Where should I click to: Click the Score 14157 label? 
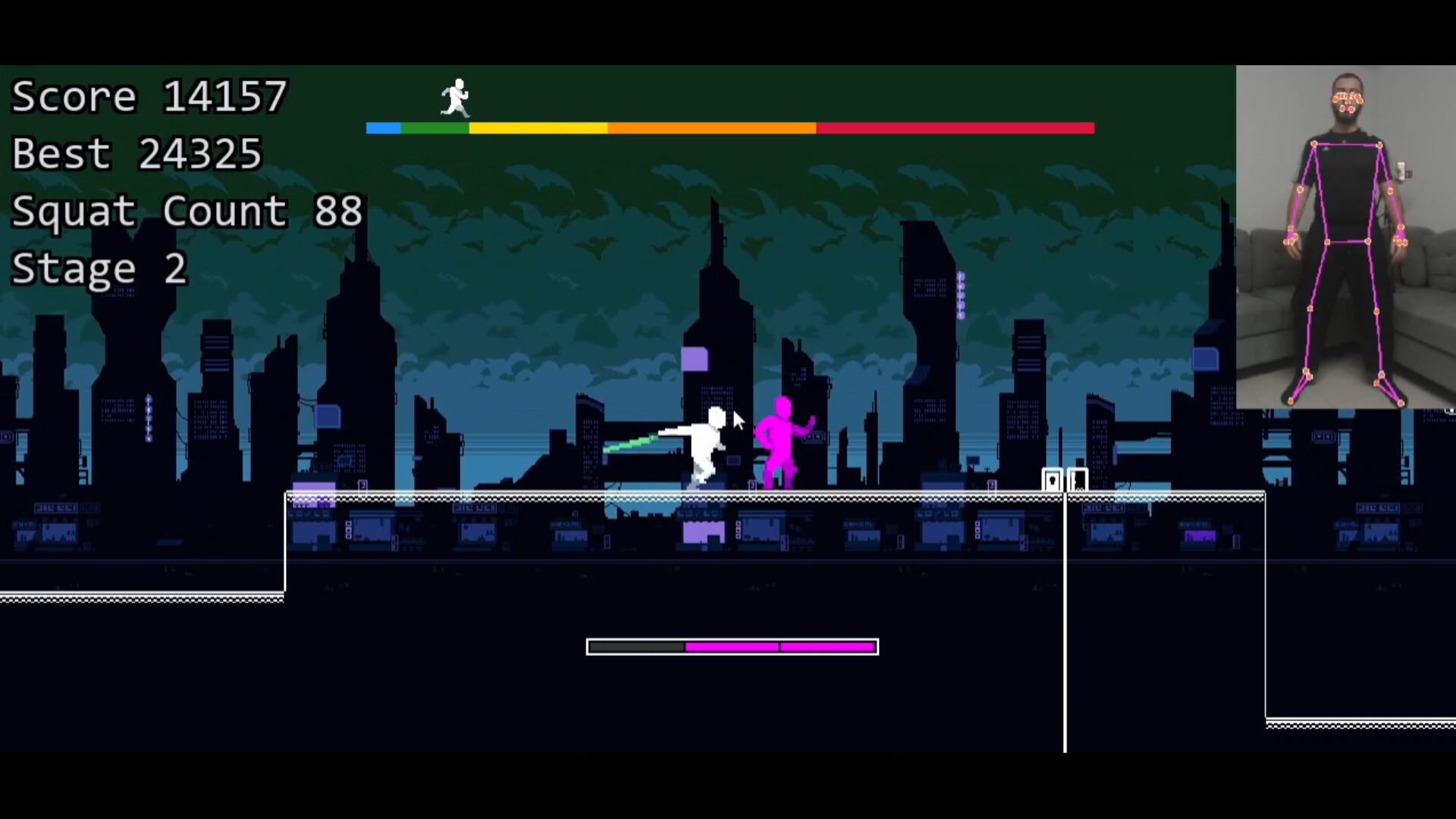[x=148, y=96]
